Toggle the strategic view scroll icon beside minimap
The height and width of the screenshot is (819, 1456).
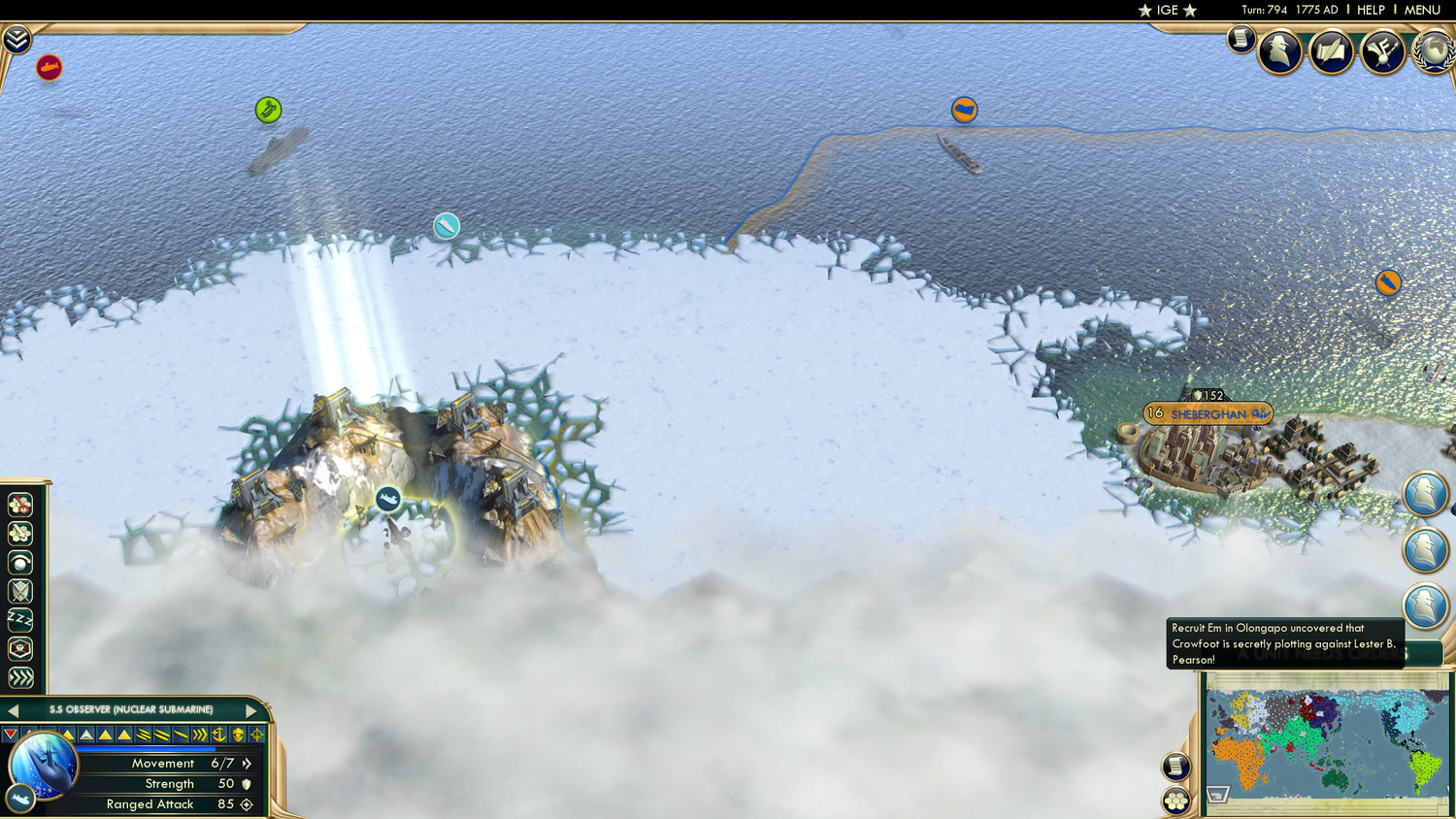[x=1175, y=766]
